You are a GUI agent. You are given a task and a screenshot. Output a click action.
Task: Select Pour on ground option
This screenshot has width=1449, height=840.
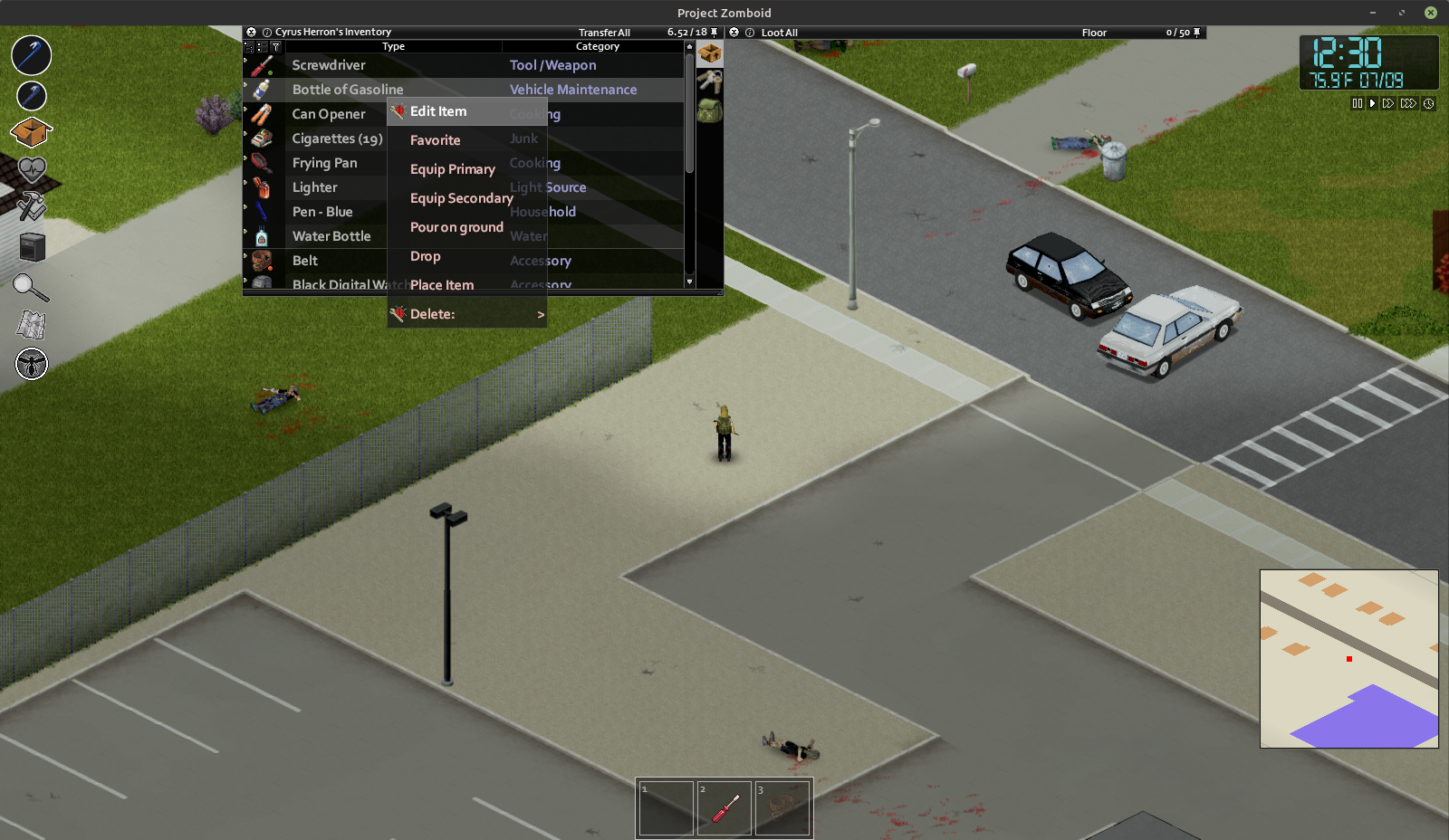[456, 227]
